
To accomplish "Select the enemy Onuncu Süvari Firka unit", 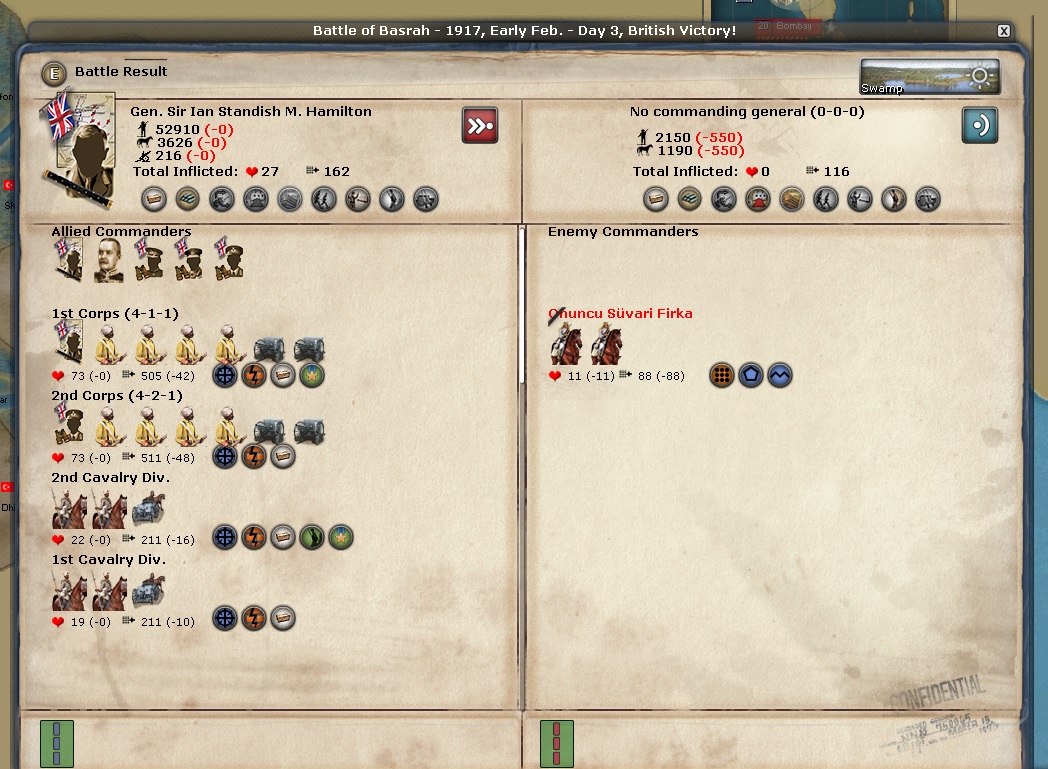I will coord(620,314).
